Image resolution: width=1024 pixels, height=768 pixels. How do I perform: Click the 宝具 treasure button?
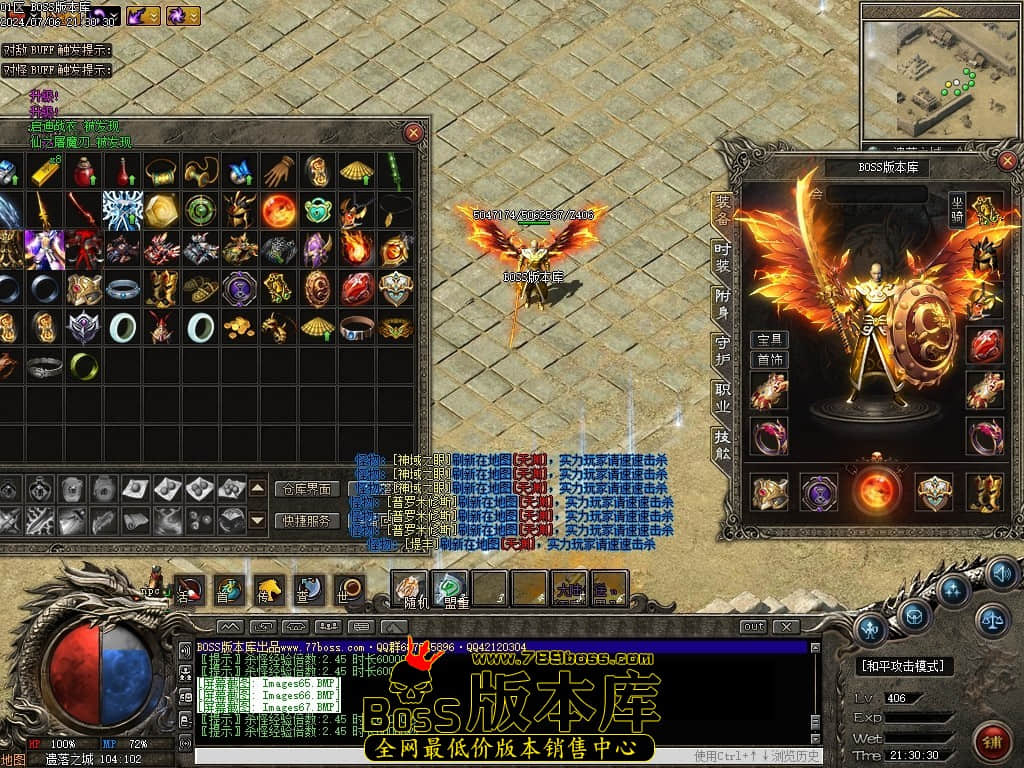[769, 340]
